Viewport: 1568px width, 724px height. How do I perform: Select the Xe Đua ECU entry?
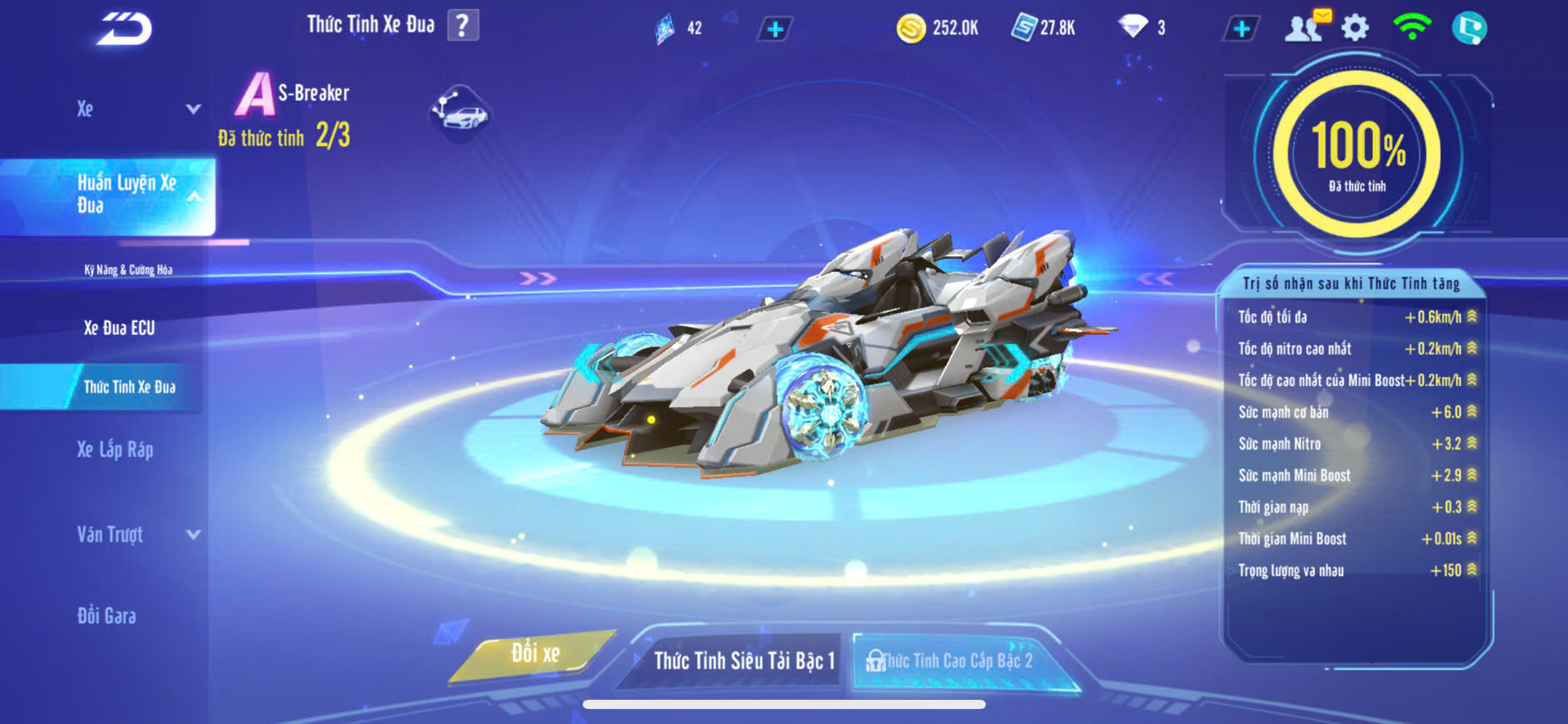click(119, 328)
